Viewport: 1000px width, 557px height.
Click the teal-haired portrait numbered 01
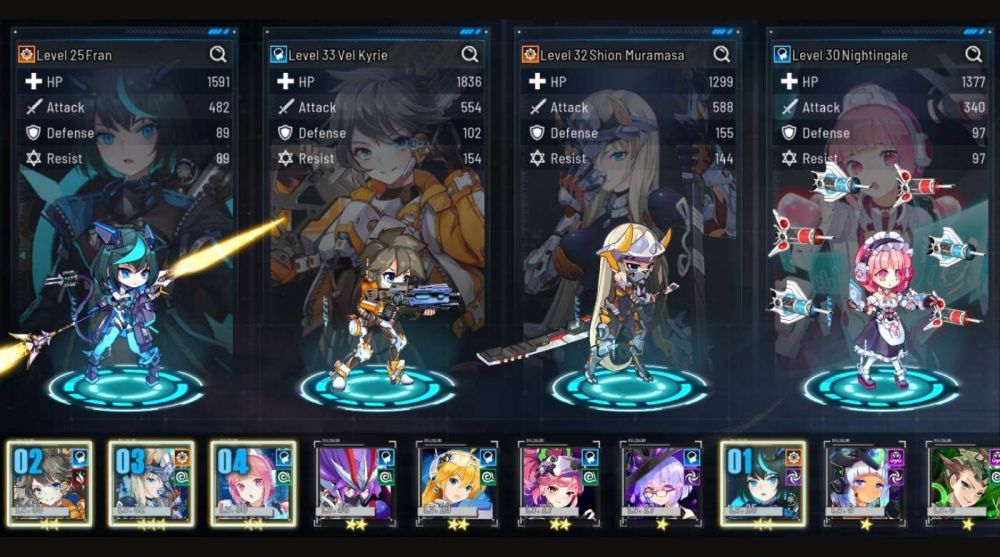coord(762,483)
